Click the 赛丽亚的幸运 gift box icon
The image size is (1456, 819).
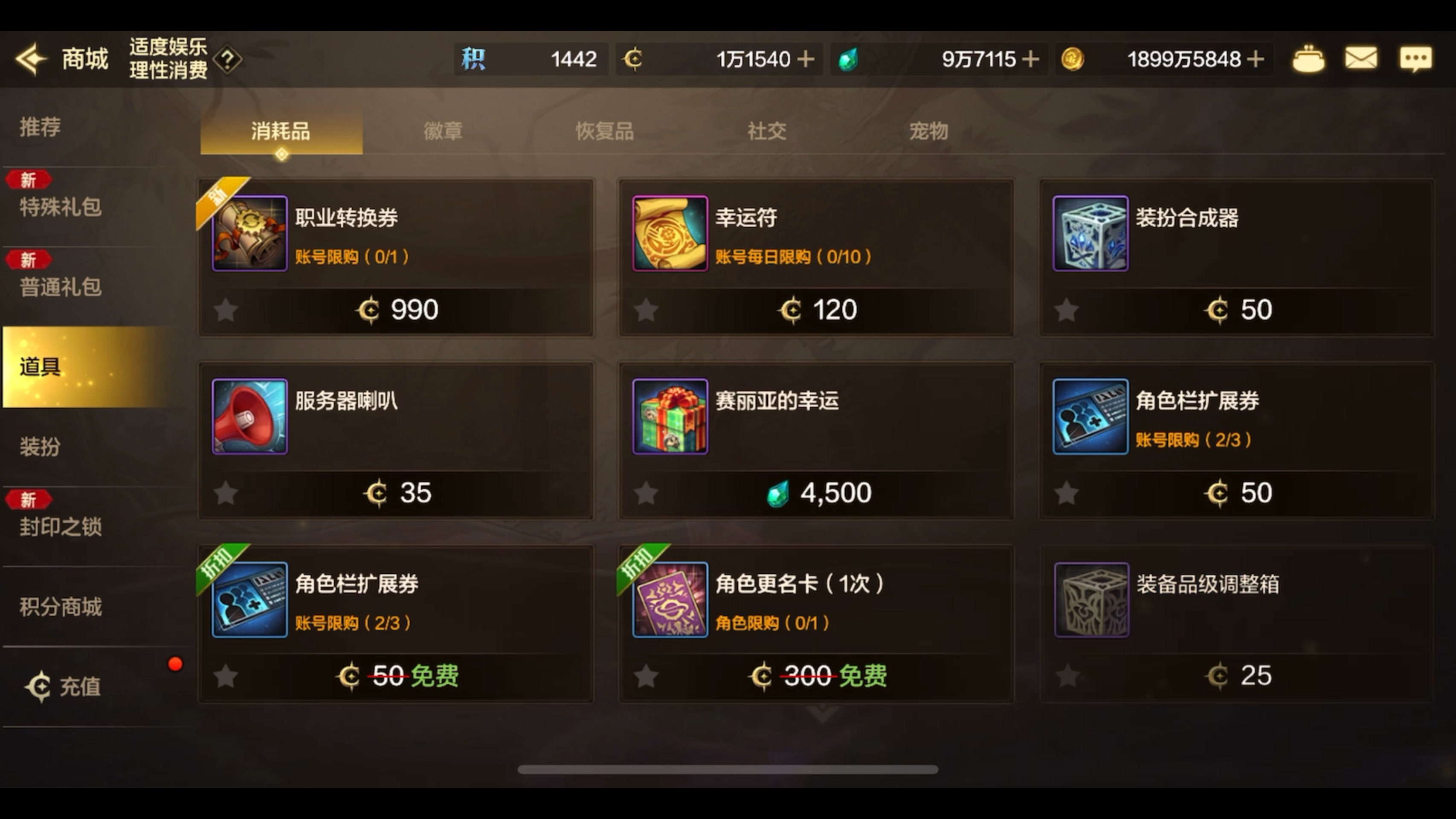(670, 417)
